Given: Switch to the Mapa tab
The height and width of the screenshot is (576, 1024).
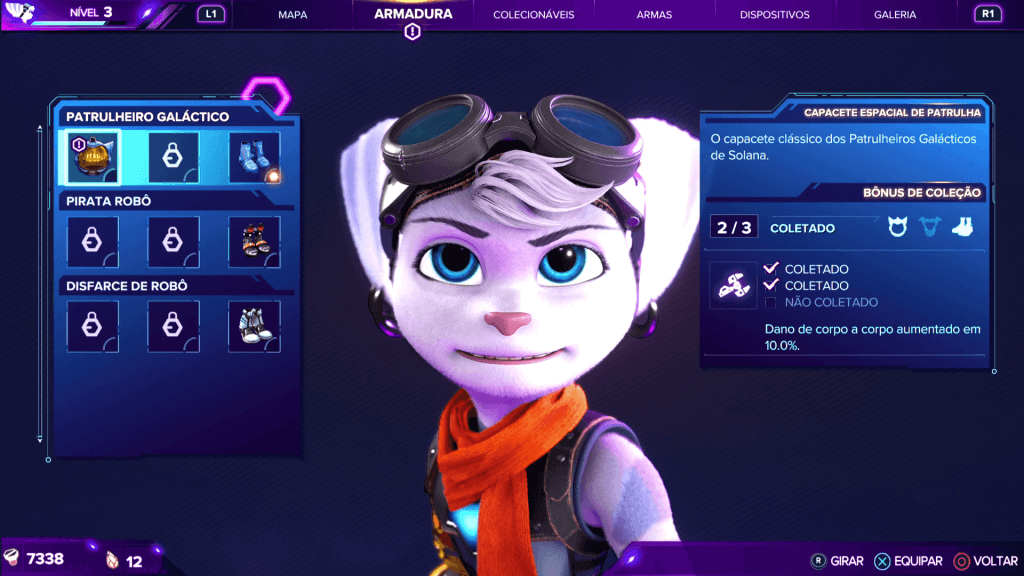Looking at the screenshot, I should (292, 15).
